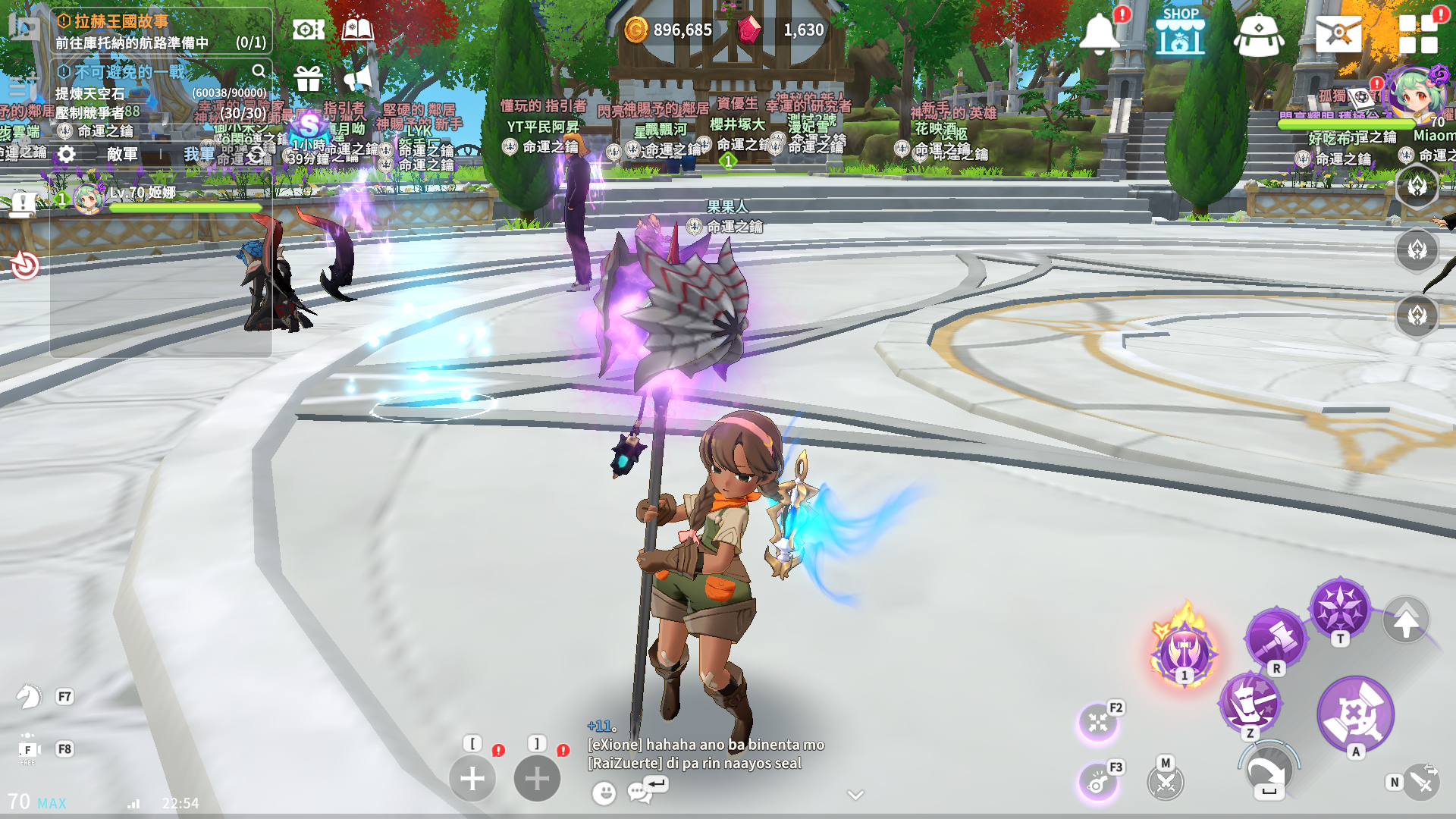
Task: Open the emoji smiley menu
Action: (604, 793)
